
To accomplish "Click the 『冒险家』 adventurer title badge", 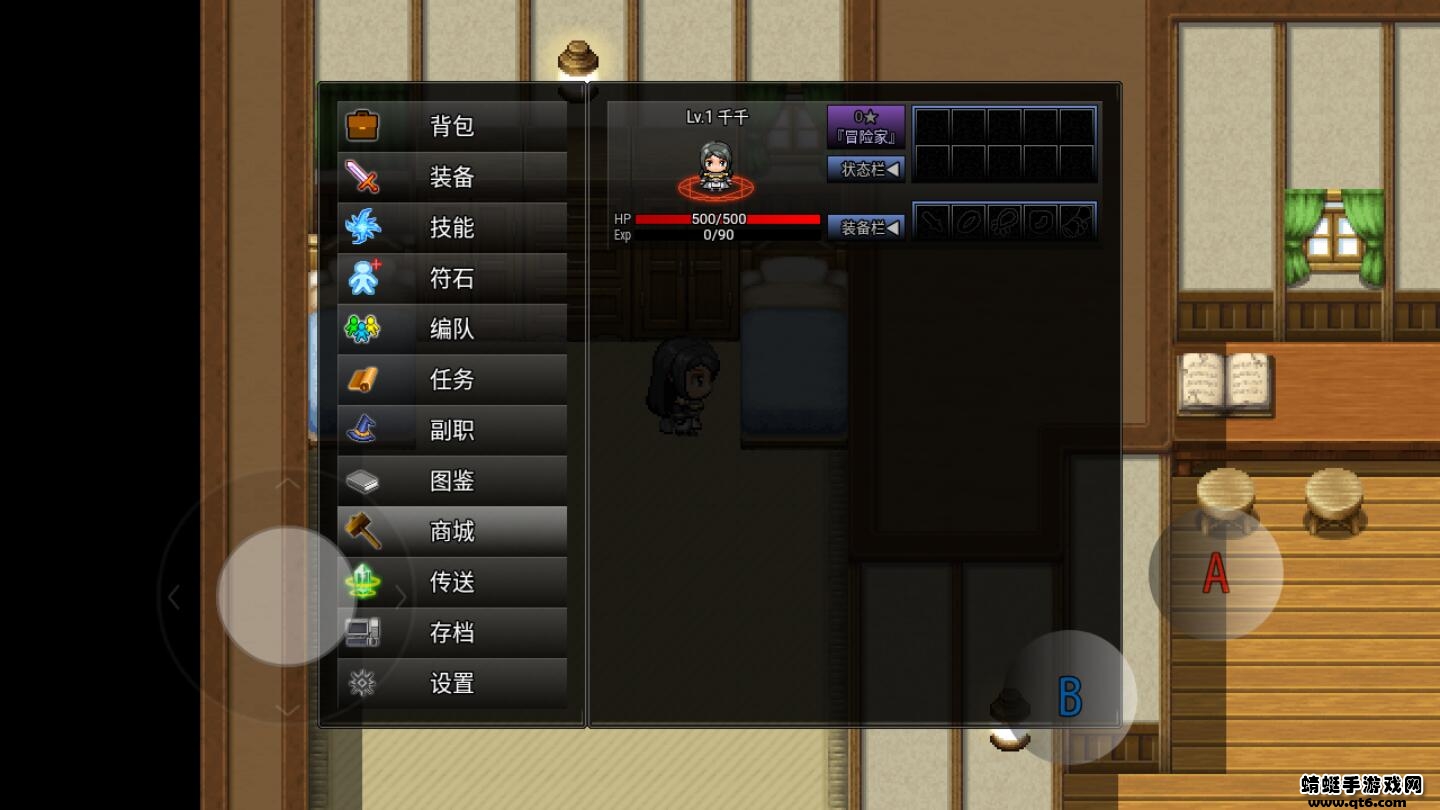I will tap(866, 126).
